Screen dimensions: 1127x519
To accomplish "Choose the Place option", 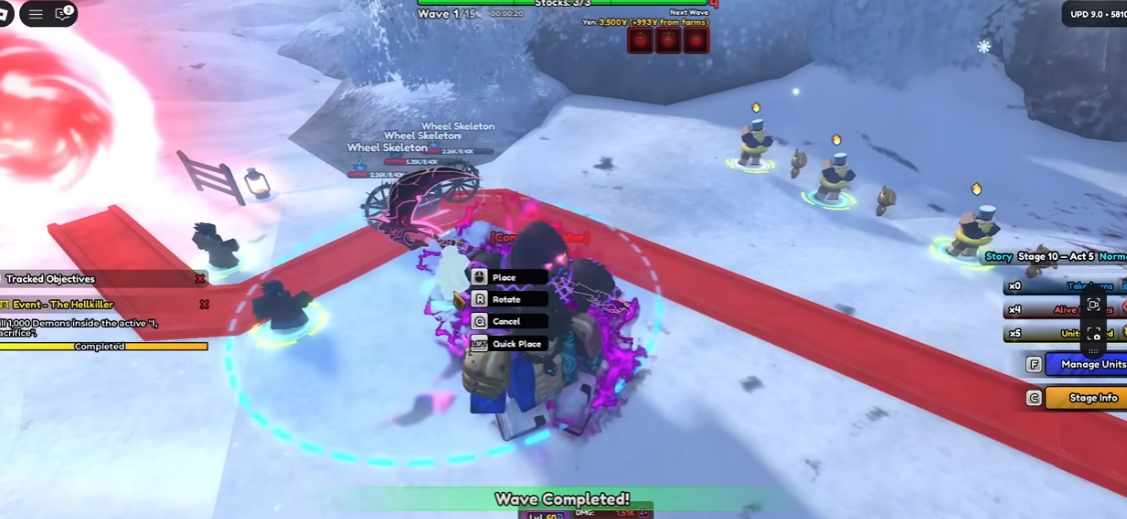I will click(509, 277).
